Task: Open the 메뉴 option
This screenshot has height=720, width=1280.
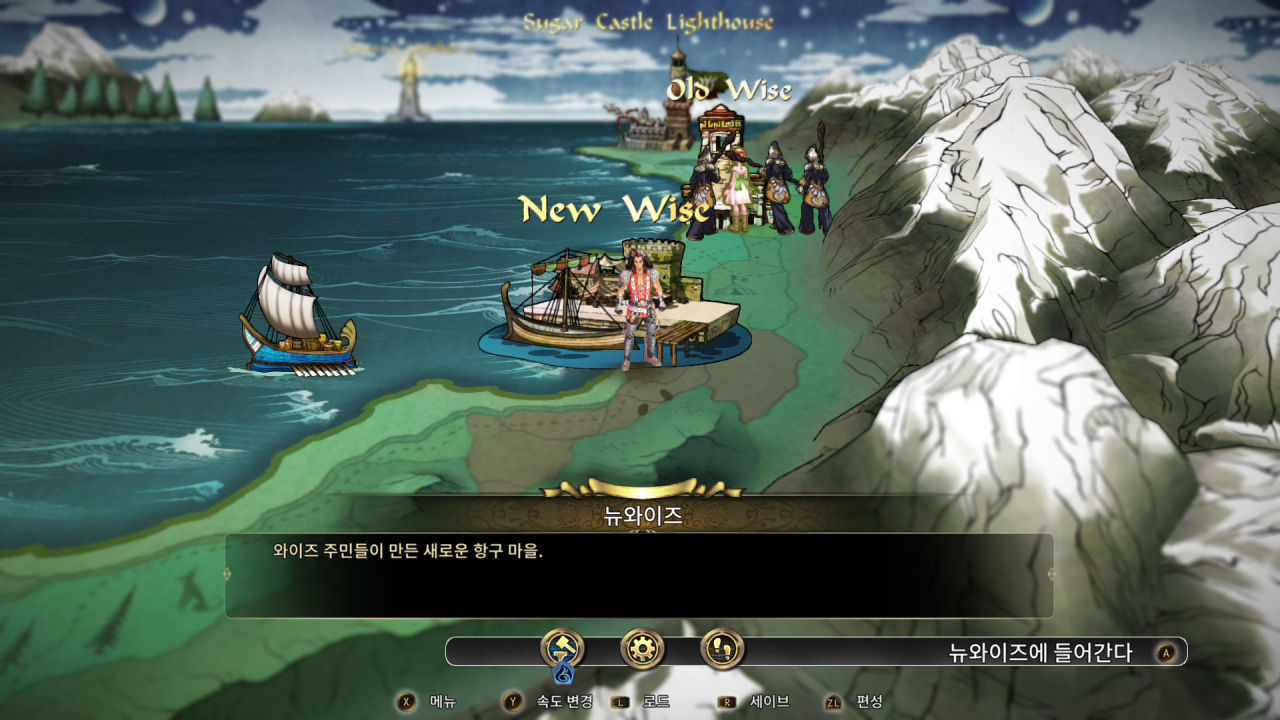Action: [425, 703]
